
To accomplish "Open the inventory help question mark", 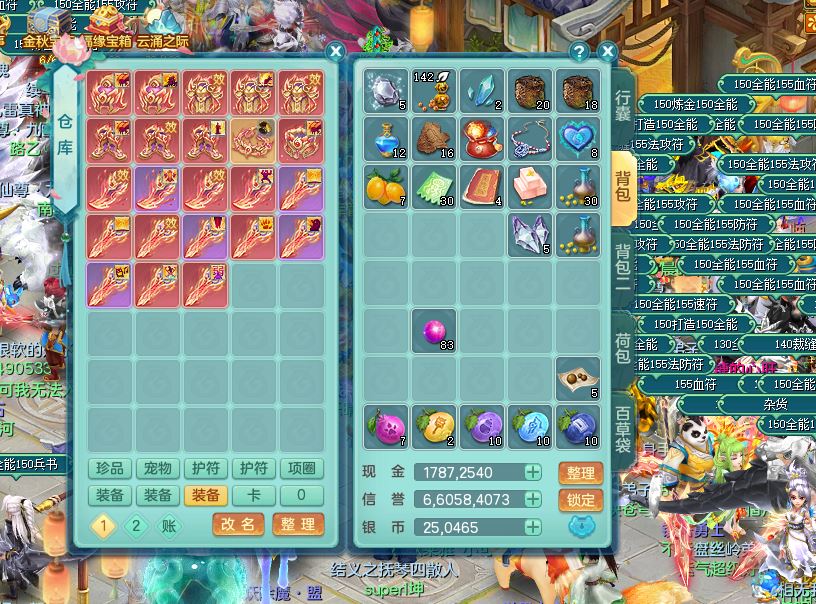I will (x=579, y=52).
